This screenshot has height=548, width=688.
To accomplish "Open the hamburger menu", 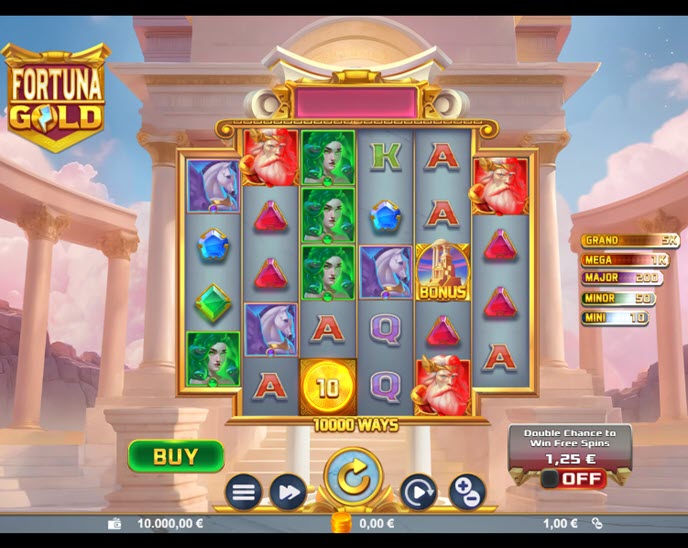I will coord(244,492).
